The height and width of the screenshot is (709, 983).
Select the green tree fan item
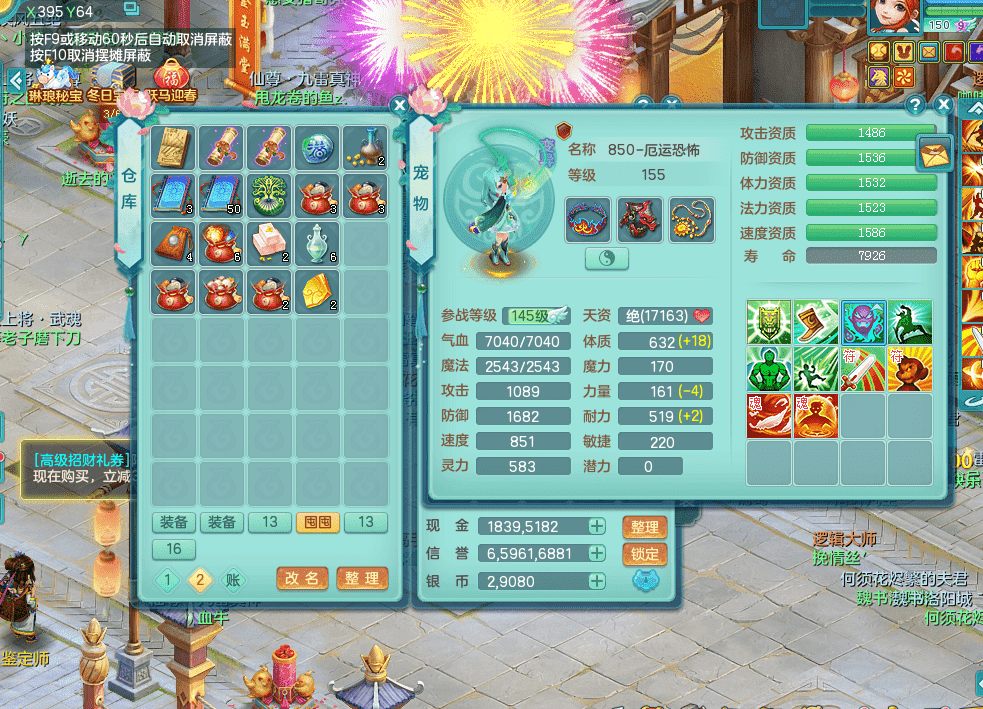coord(270,194)
